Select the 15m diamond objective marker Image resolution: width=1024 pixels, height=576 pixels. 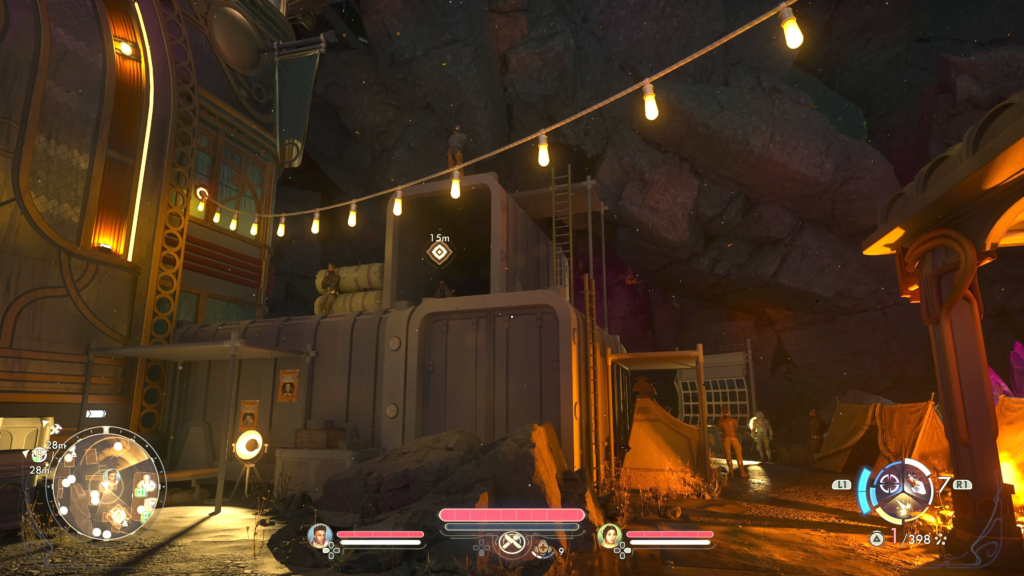pos(439,251)
